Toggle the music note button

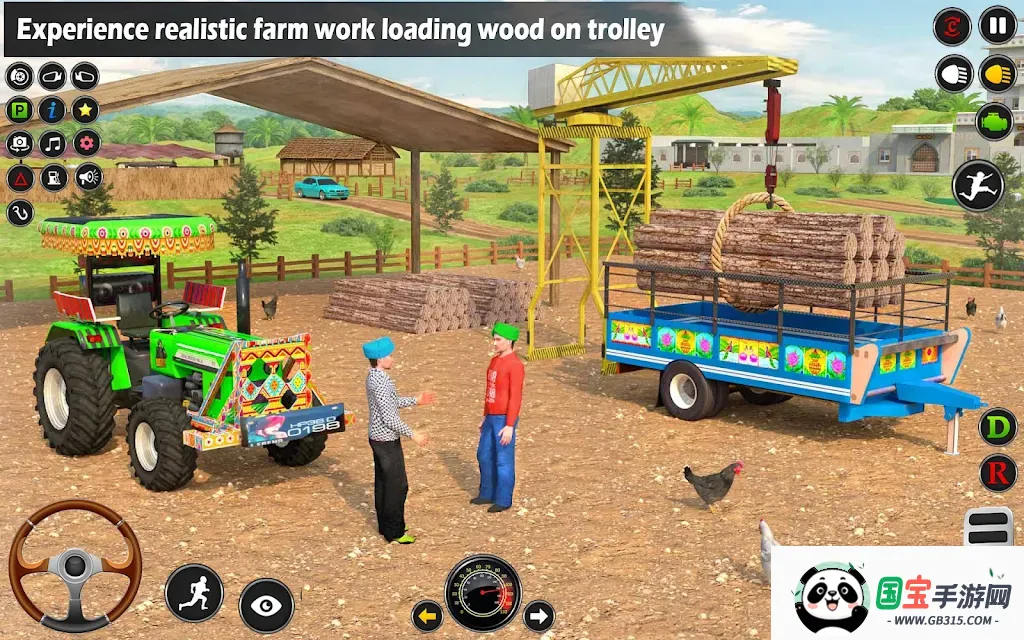(52, 144)
